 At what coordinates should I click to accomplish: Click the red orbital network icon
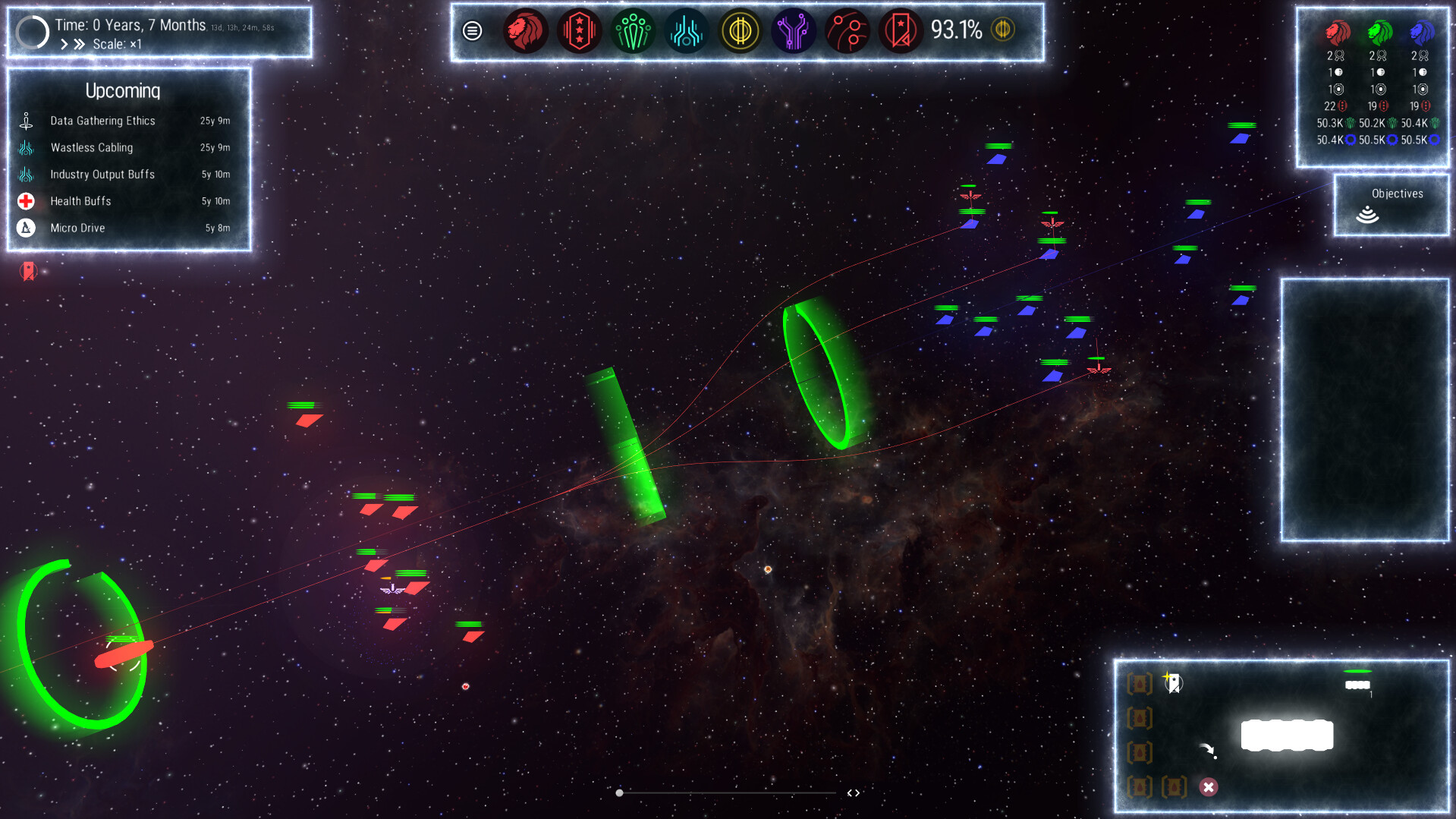(x=847, y=31)
